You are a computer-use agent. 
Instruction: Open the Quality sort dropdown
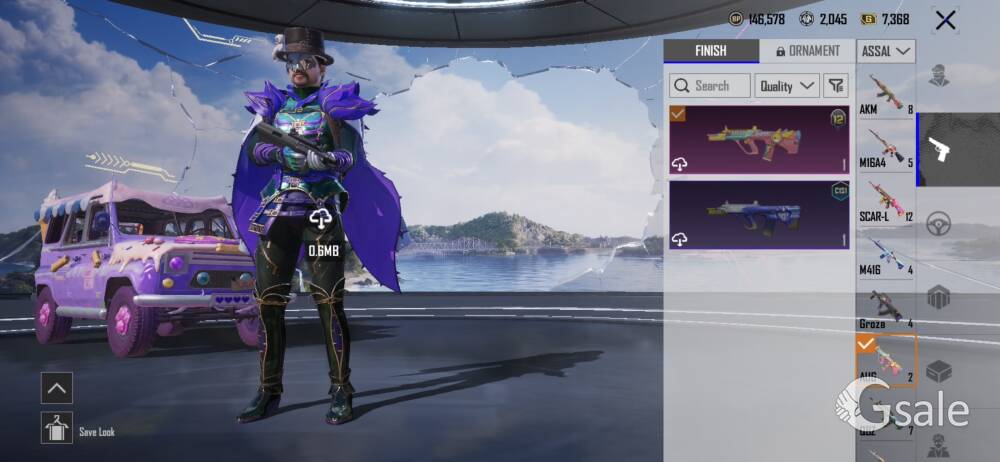[x=786, y=86]
